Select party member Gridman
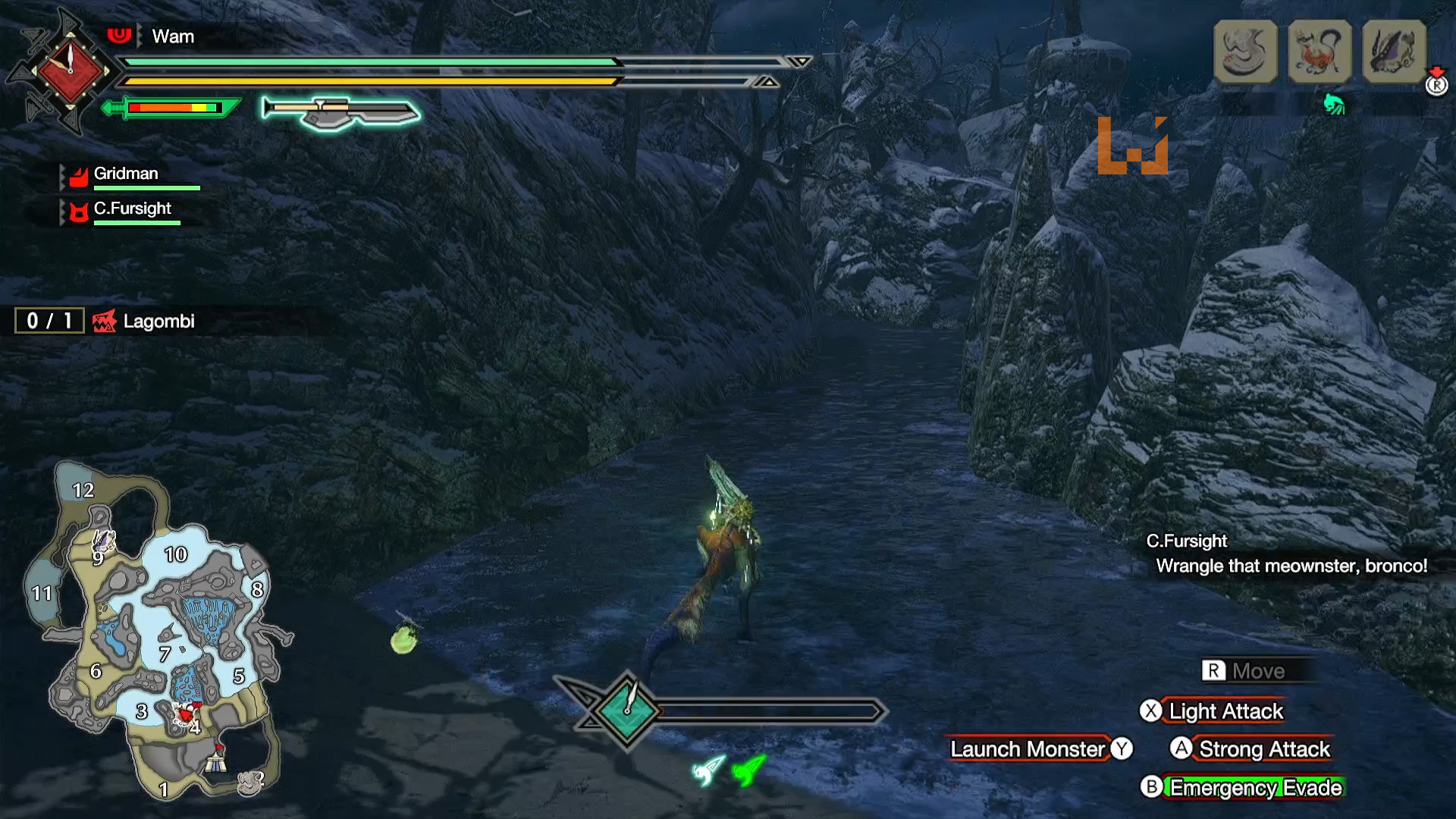Viewport: 1456px width, 819px height. tap(126, 174)
